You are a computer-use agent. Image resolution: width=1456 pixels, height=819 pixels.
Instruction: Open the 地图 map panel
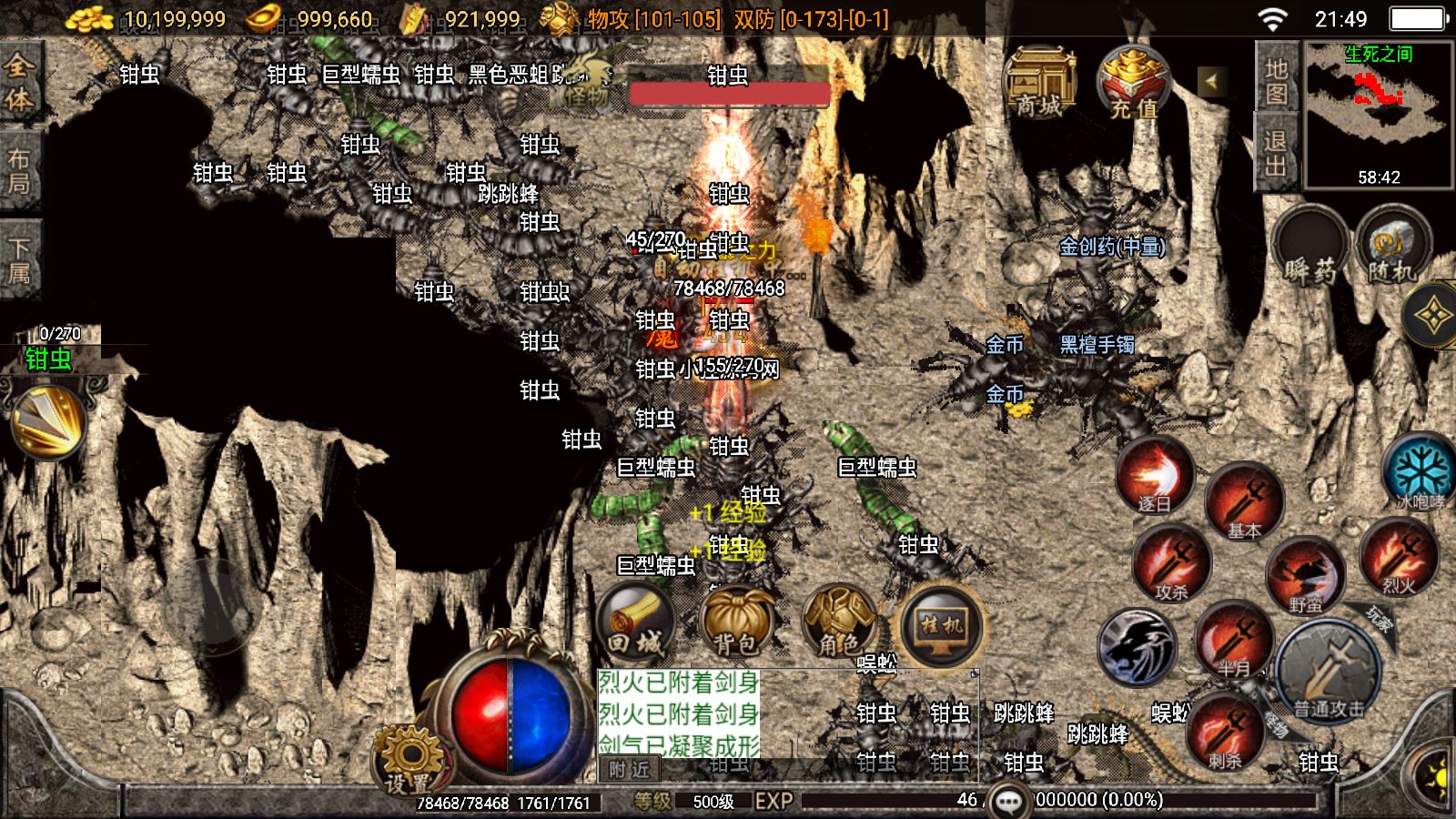tap(1276, 80)
